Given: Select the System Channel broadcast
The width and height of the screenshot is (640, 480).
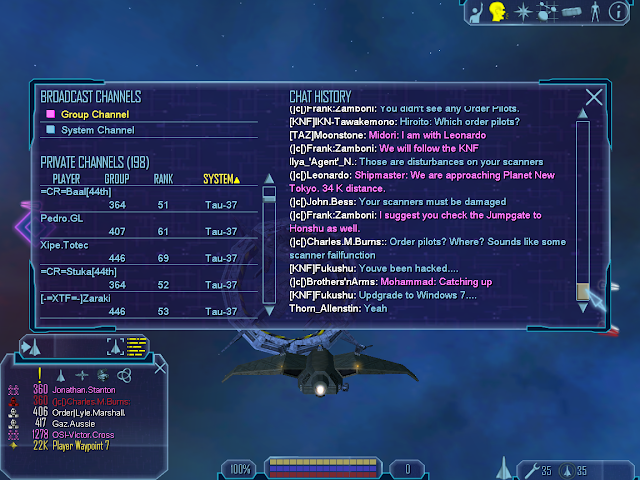Looking at the screenshot, I should pos(97,130).
